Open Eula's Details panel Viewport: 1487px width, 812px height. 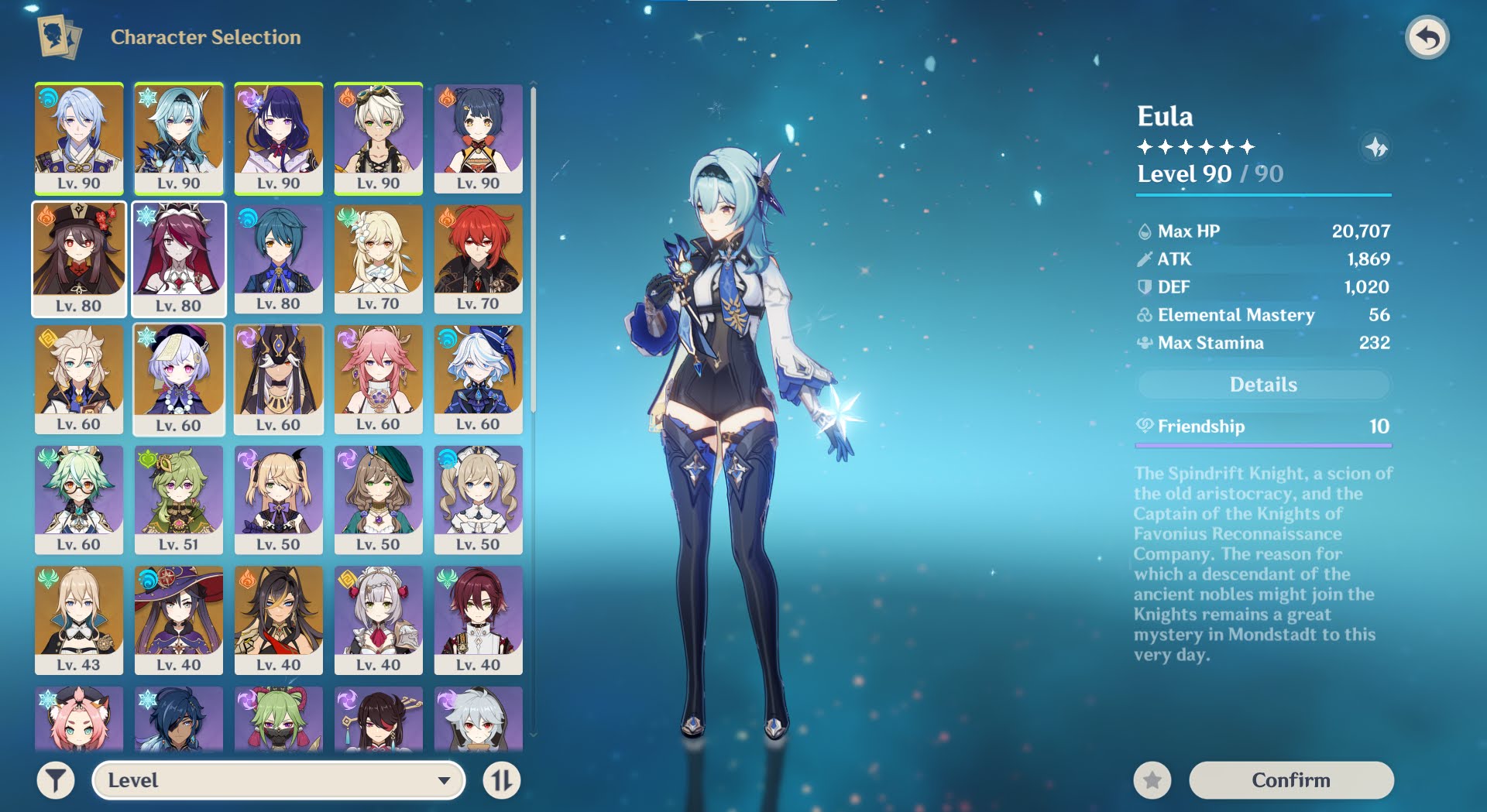(1263, 385)
